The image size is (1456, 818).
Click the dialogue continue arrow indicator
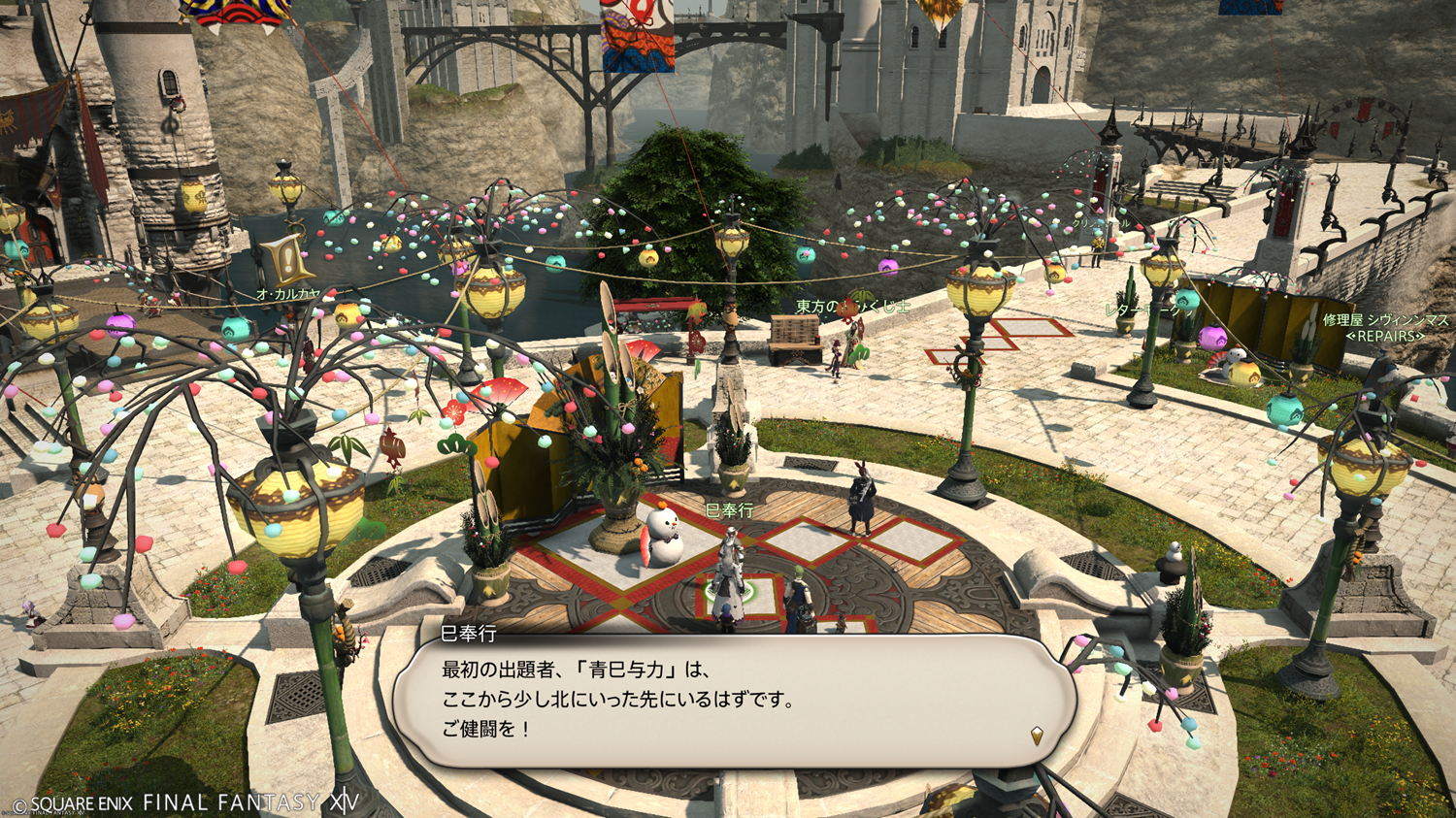pyautogui.click(x=1037, y=736)
